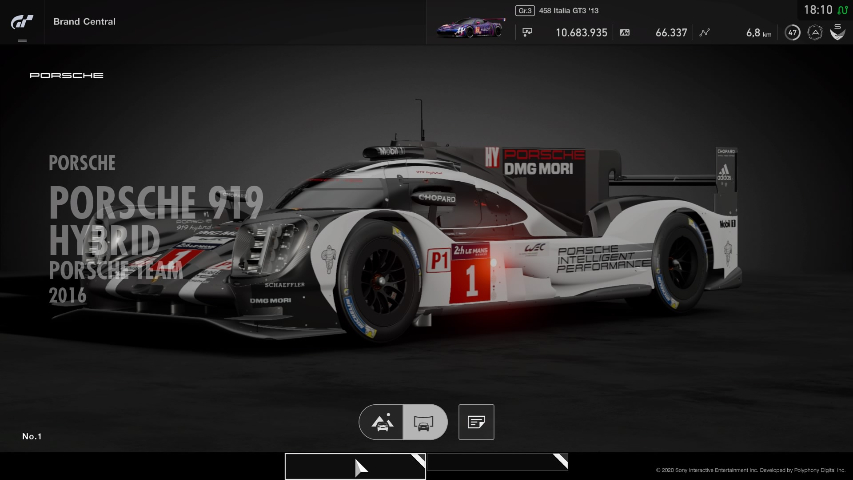This screenshot has height=480, width=853.
Task: Select the showroom garage car view
Action: (x=423, y=422)
